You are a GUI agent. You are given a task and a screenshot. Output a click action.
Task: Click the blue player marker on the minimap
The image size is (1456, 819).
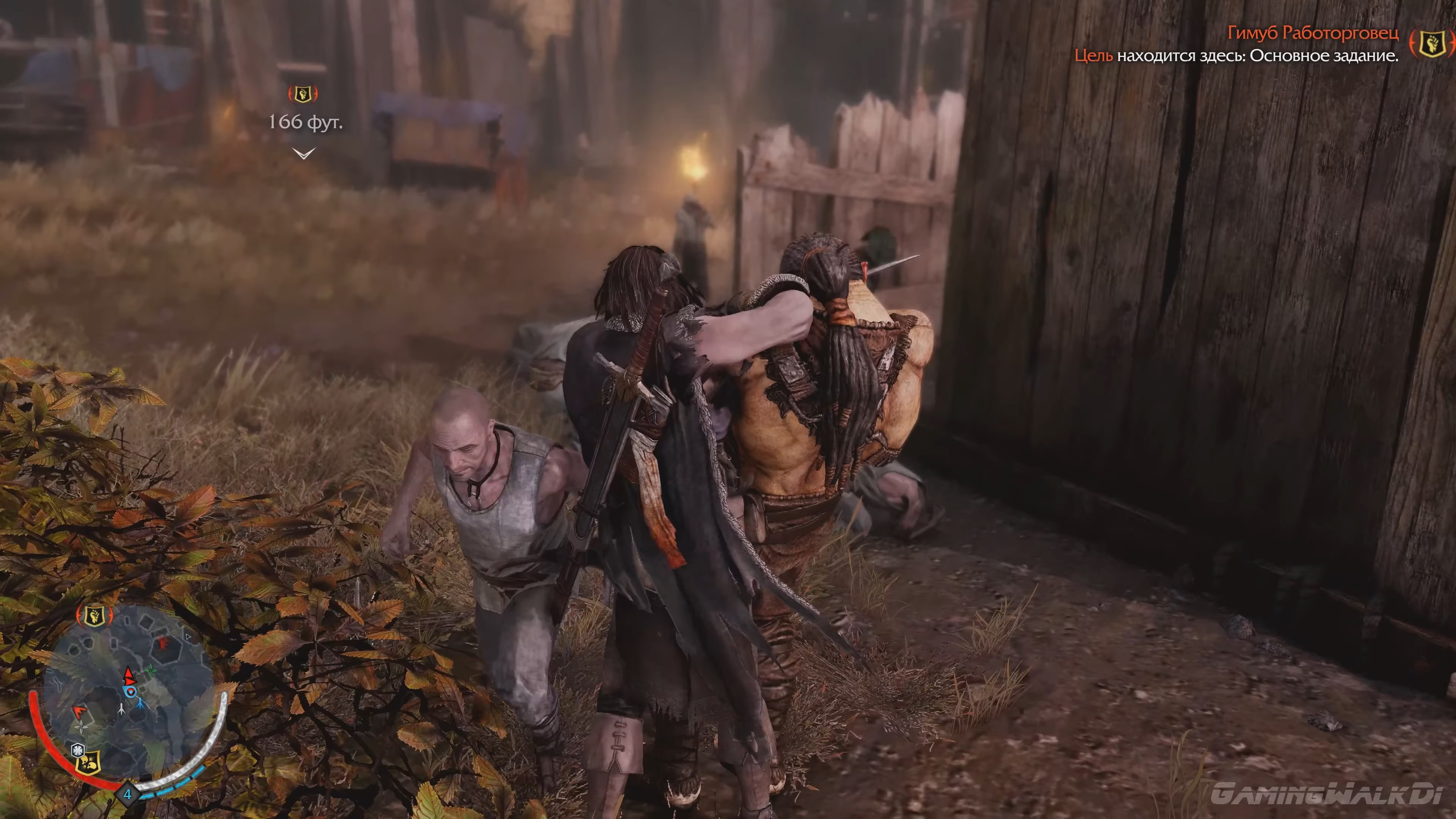130,691
